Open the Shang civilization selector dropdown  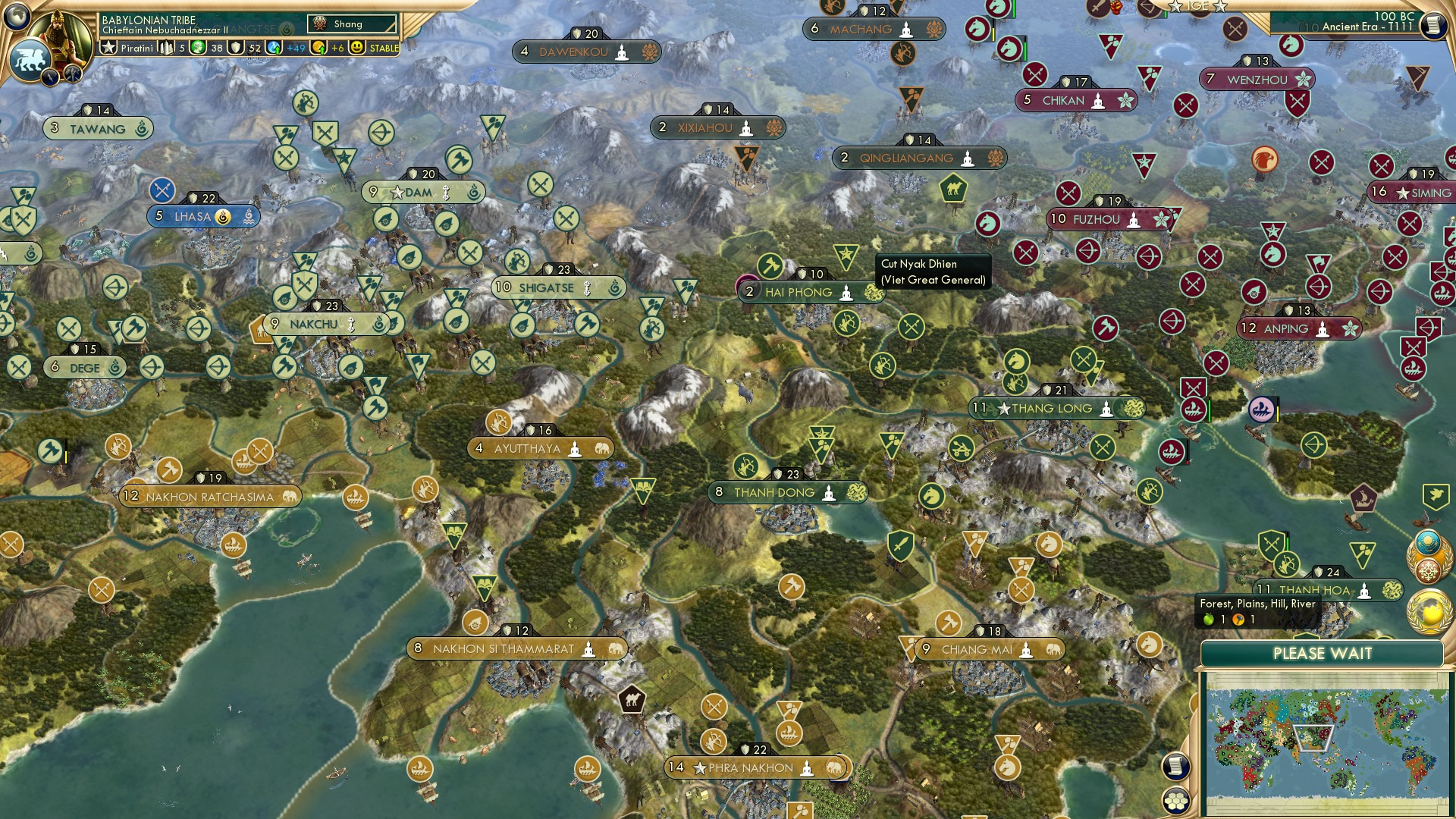click(353, 24)
